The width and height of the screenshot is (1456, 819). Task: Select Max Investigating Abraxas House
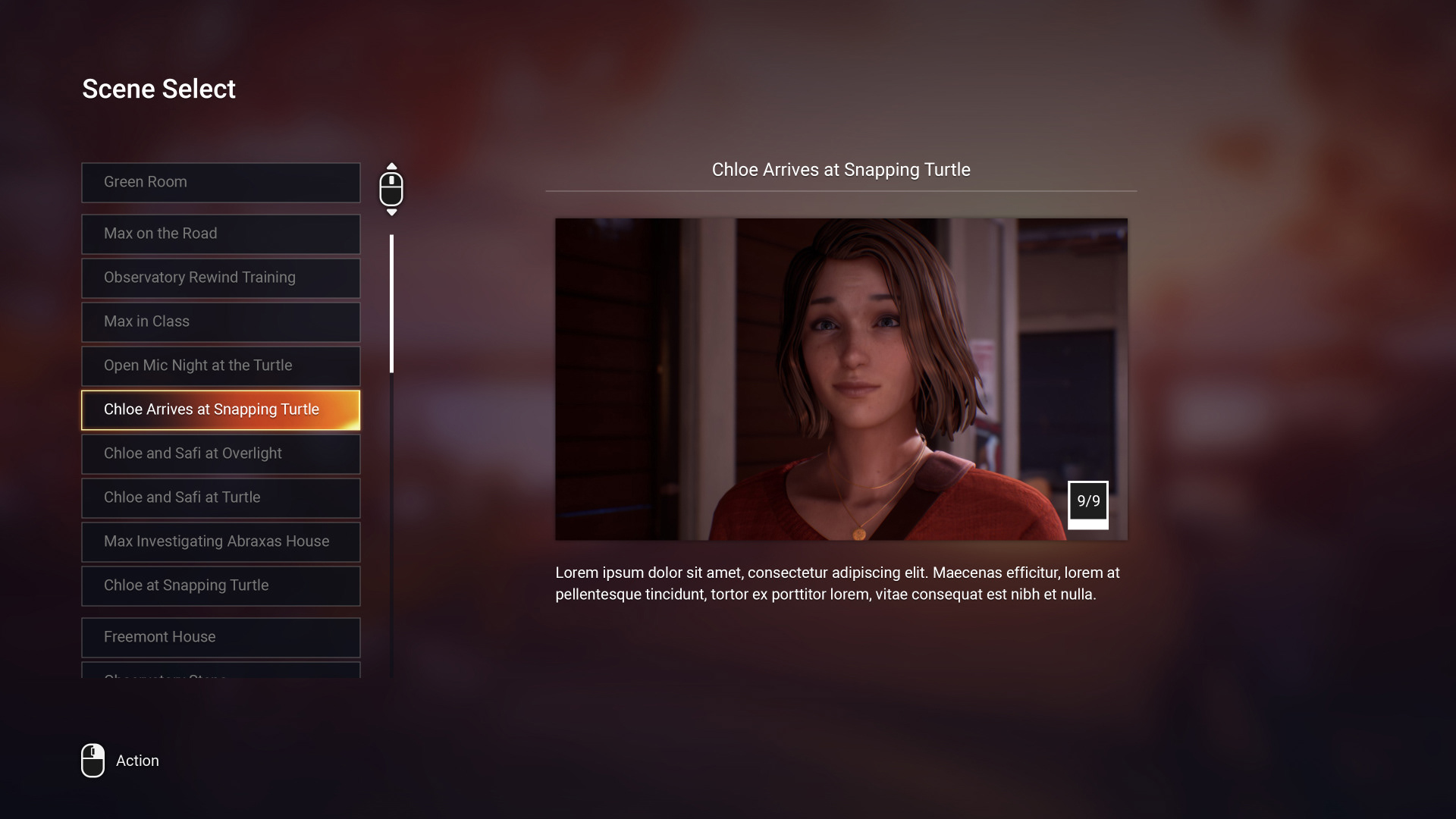(x=220, y=541)
